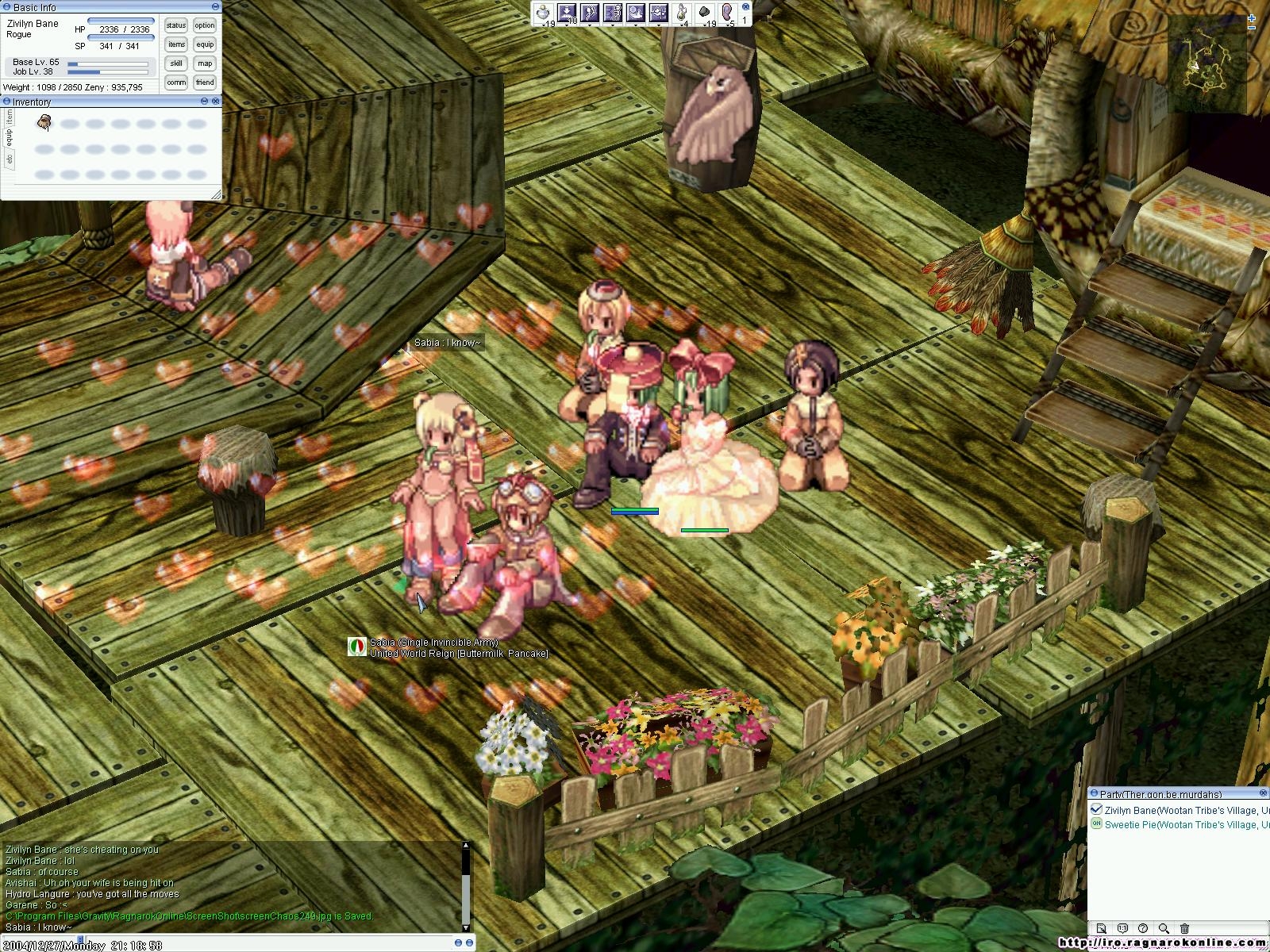Switch to the etc tab in Inventory
Image resolution: width=1270 pixels, height=952 pixels.
point(10,159)
